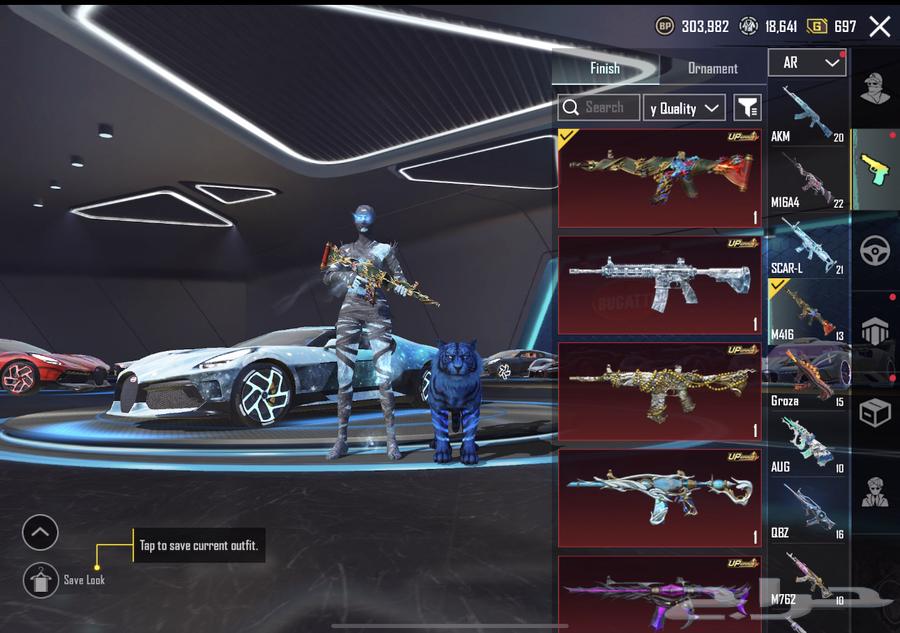
Task: Expand the AR weapon type dropdown
Action: pos(807,63)
